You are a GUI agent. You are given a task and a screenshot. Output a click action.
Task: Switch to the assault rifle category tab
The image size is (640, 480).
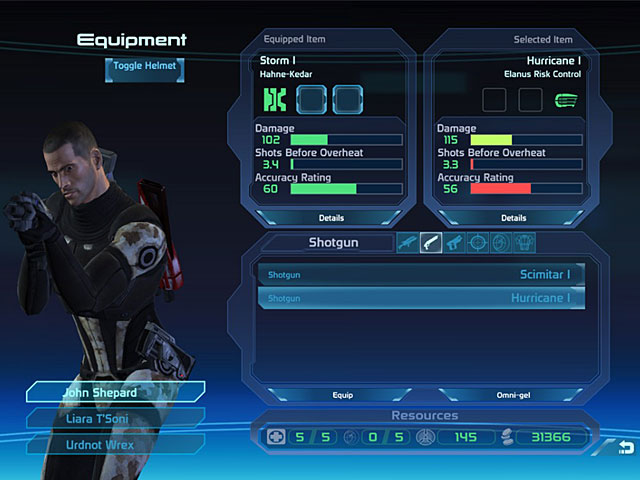point(407,242)
